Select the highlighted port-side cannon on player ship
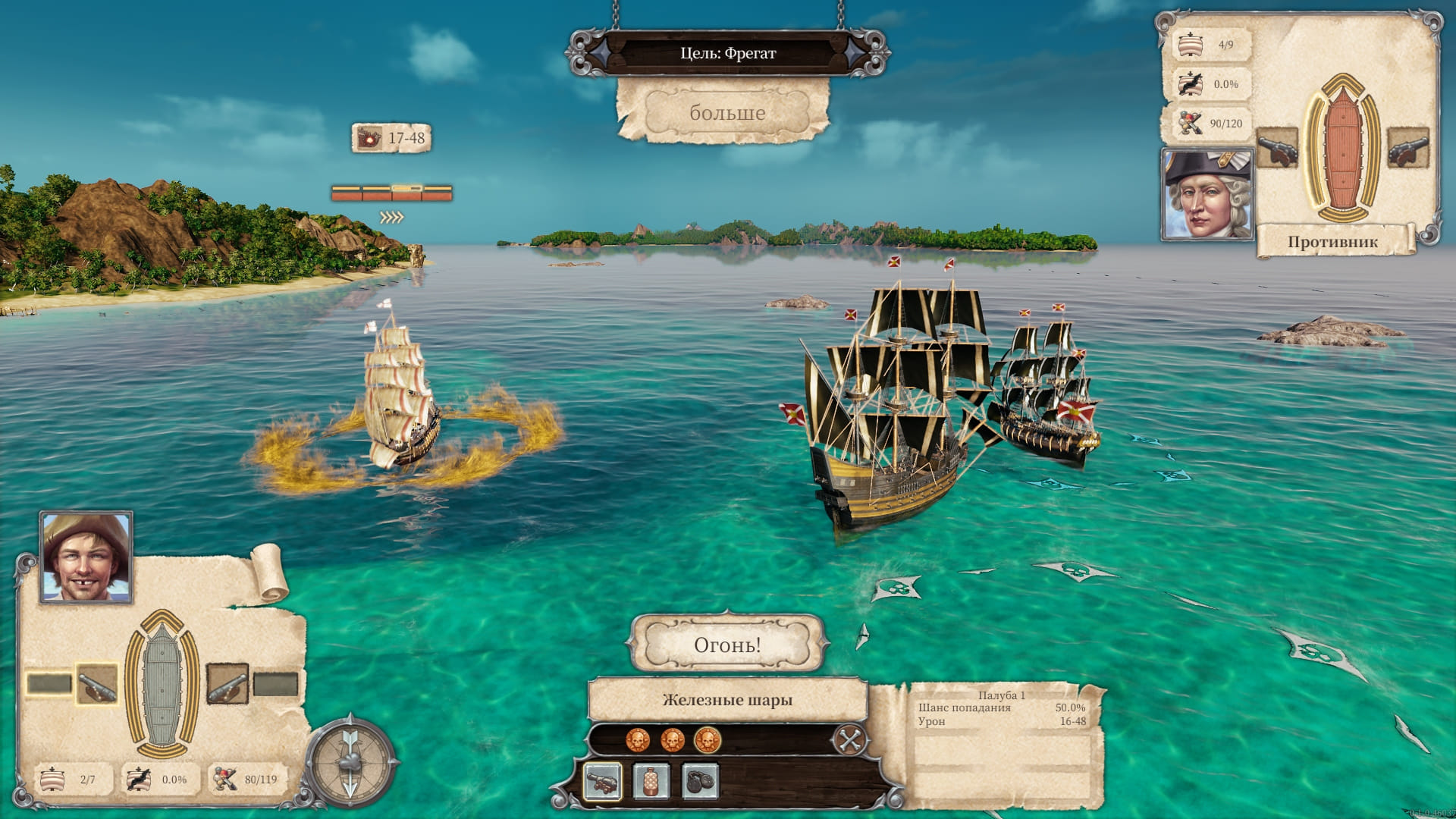The image size is (1456, 819). pyautogui.click(x=97, y=684)
